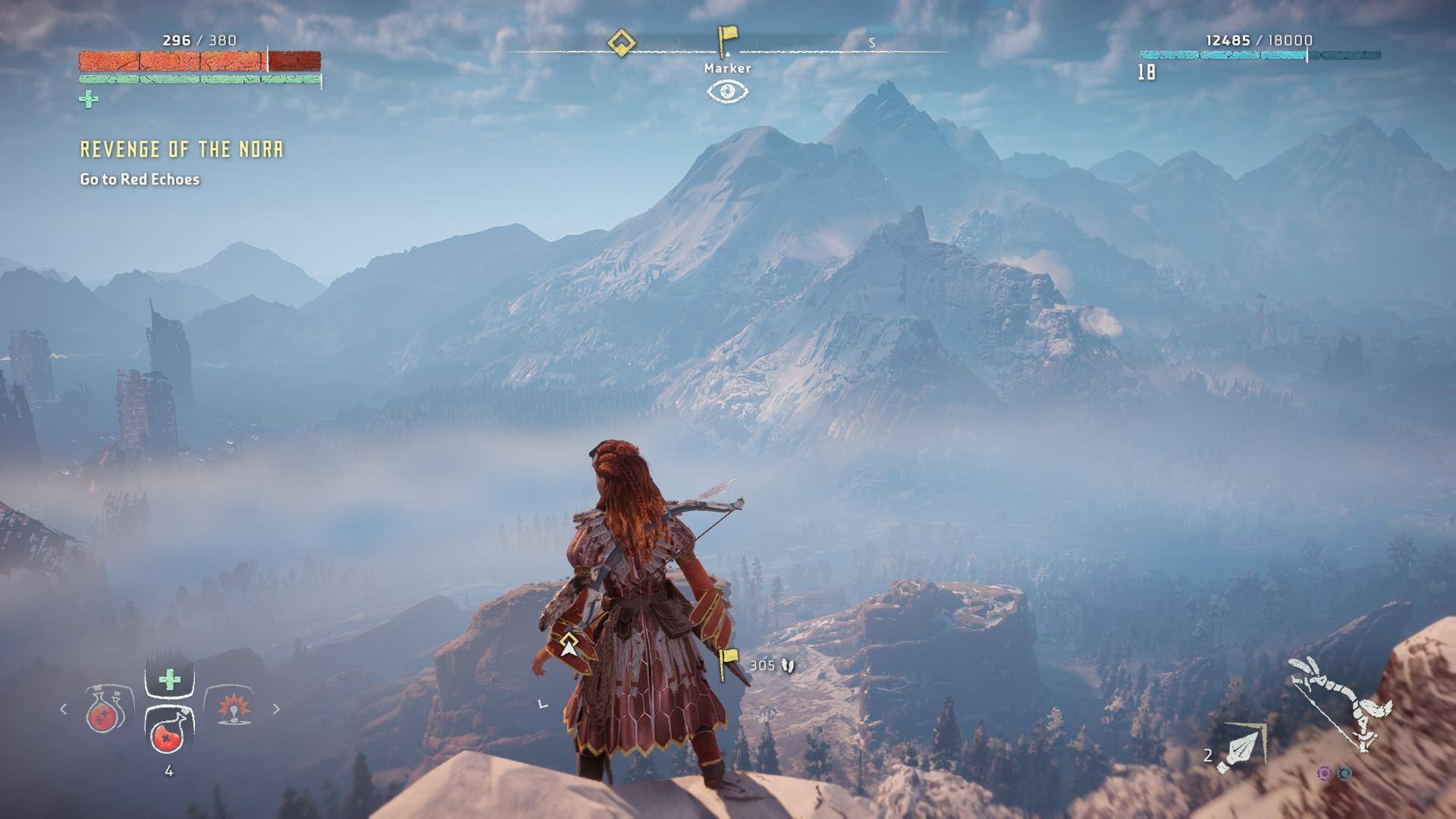Use the green cross medicine pouch icon

tap(170, 679)
